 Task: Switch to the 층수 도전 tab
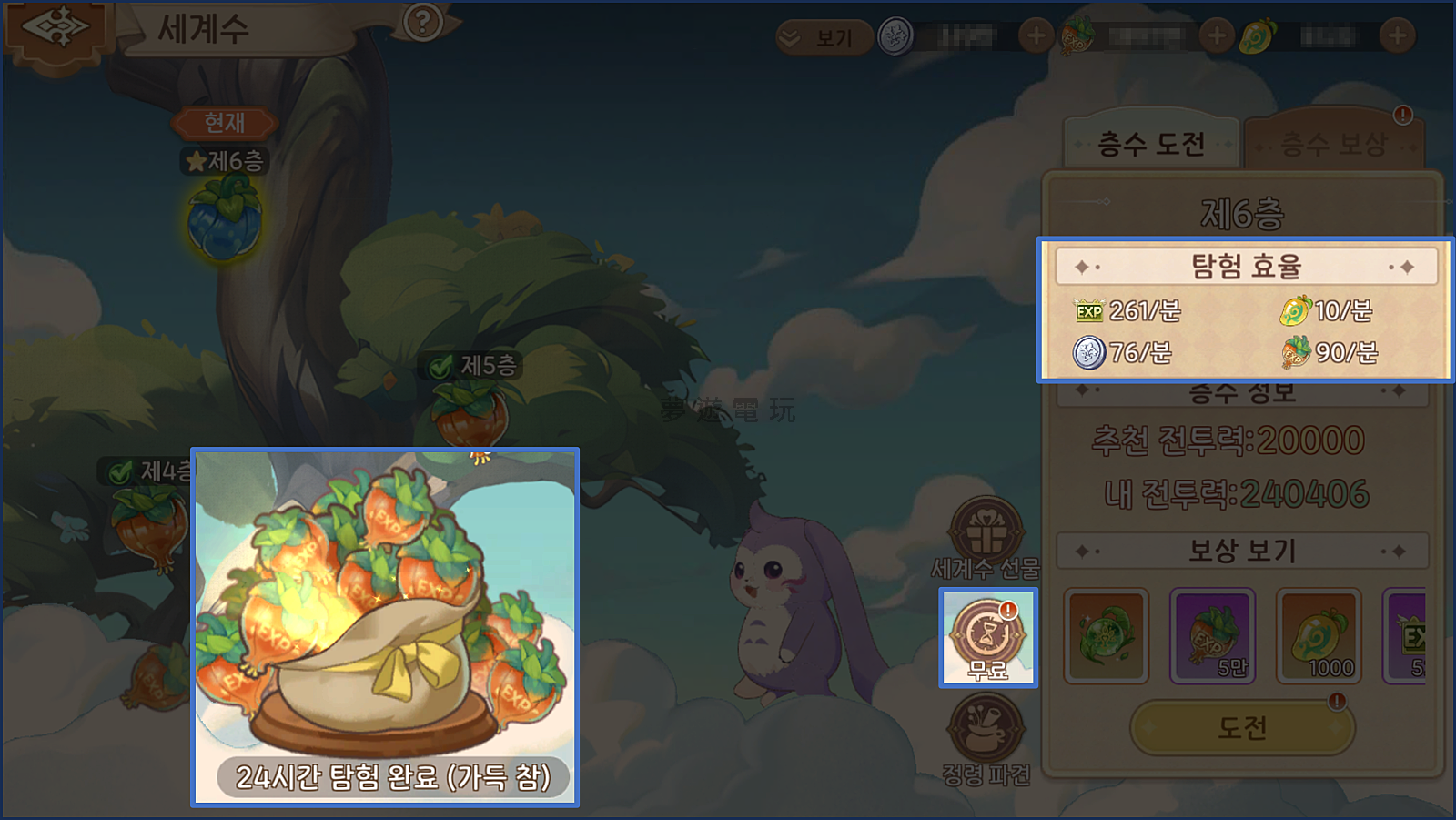pyautogui.click(x=1151, y=144)
